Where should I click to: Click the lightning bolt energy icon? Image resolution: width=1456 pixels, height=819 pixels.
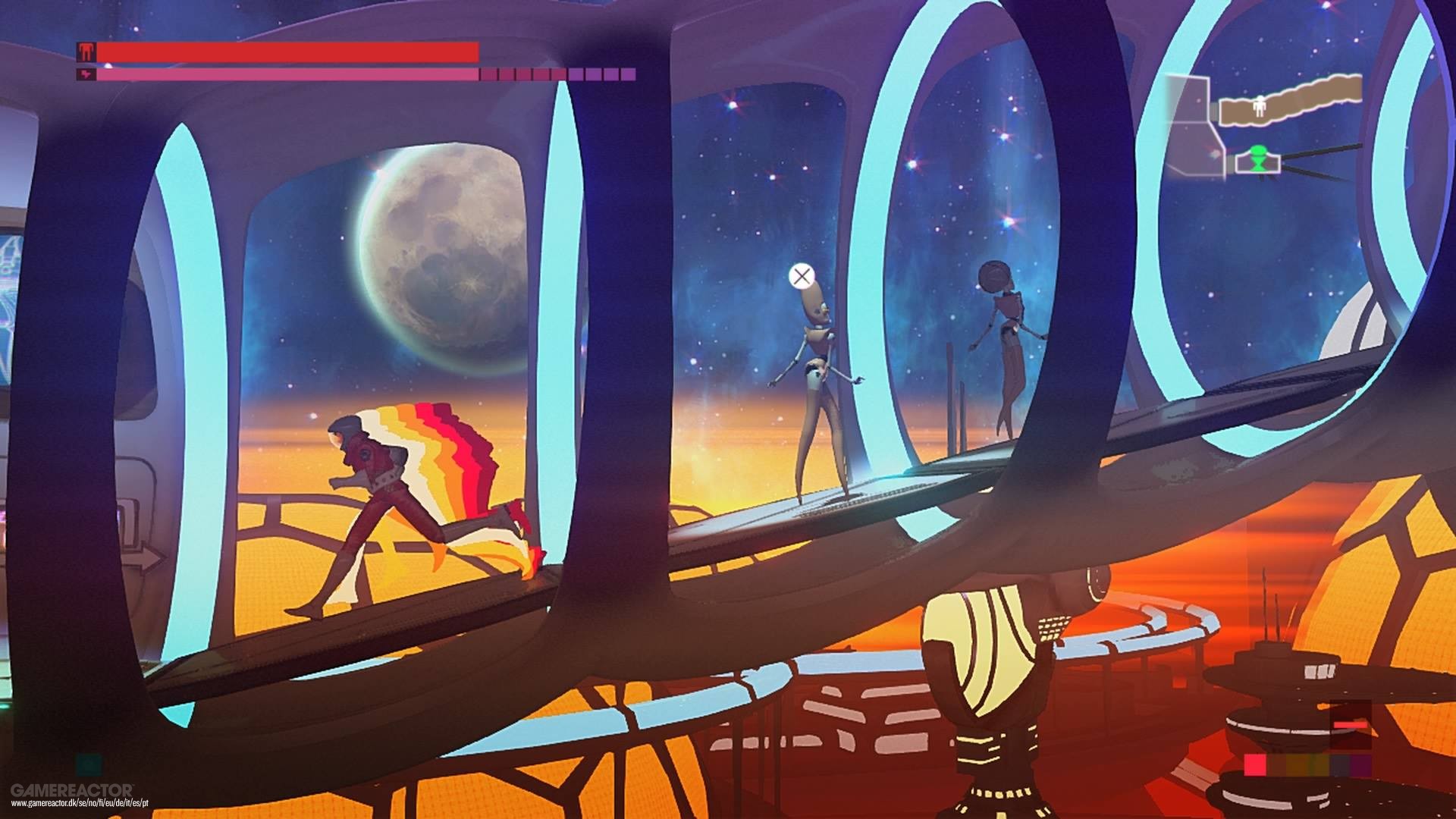coord(87,74)
